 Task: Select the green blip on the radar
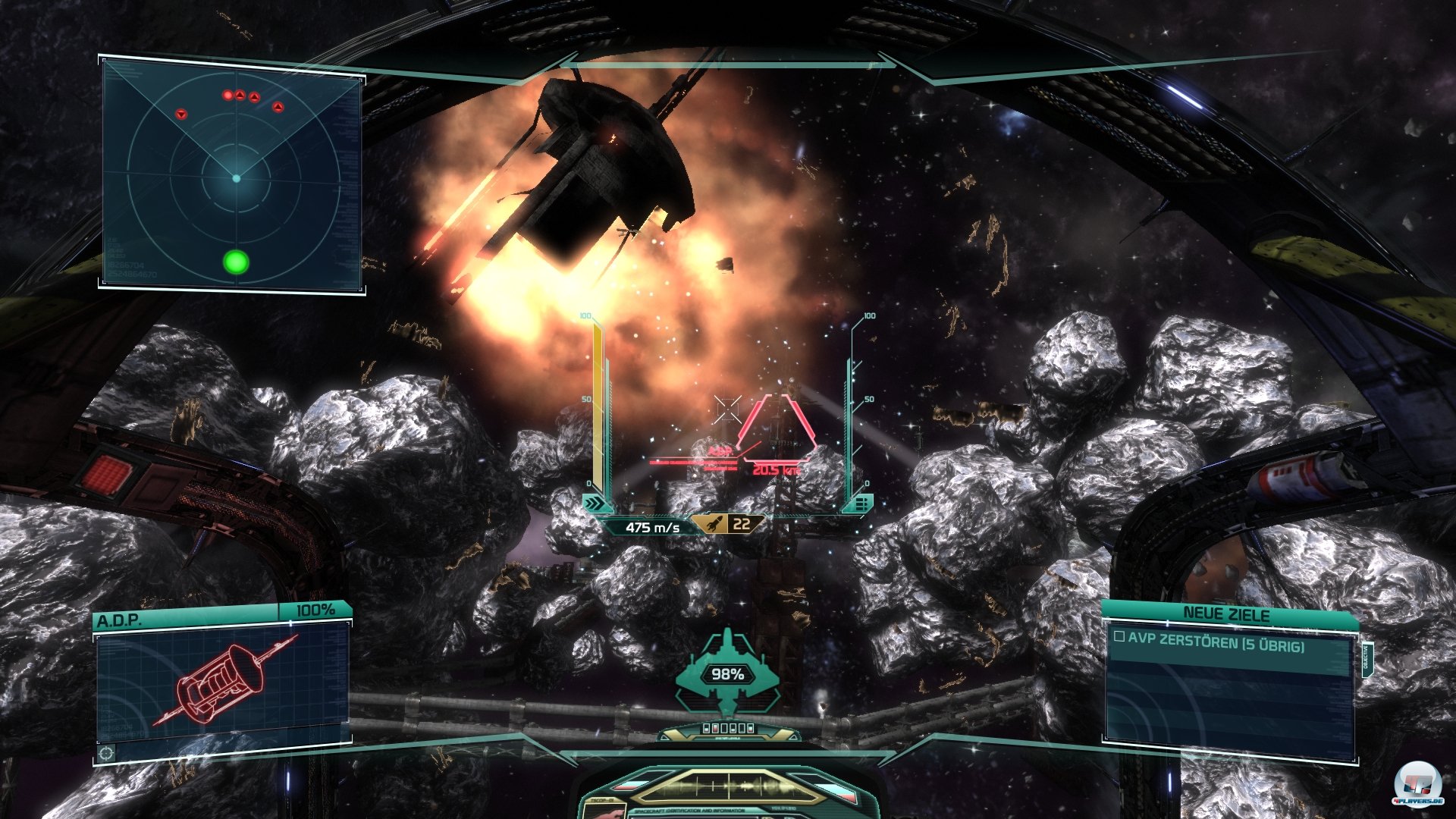236,262
